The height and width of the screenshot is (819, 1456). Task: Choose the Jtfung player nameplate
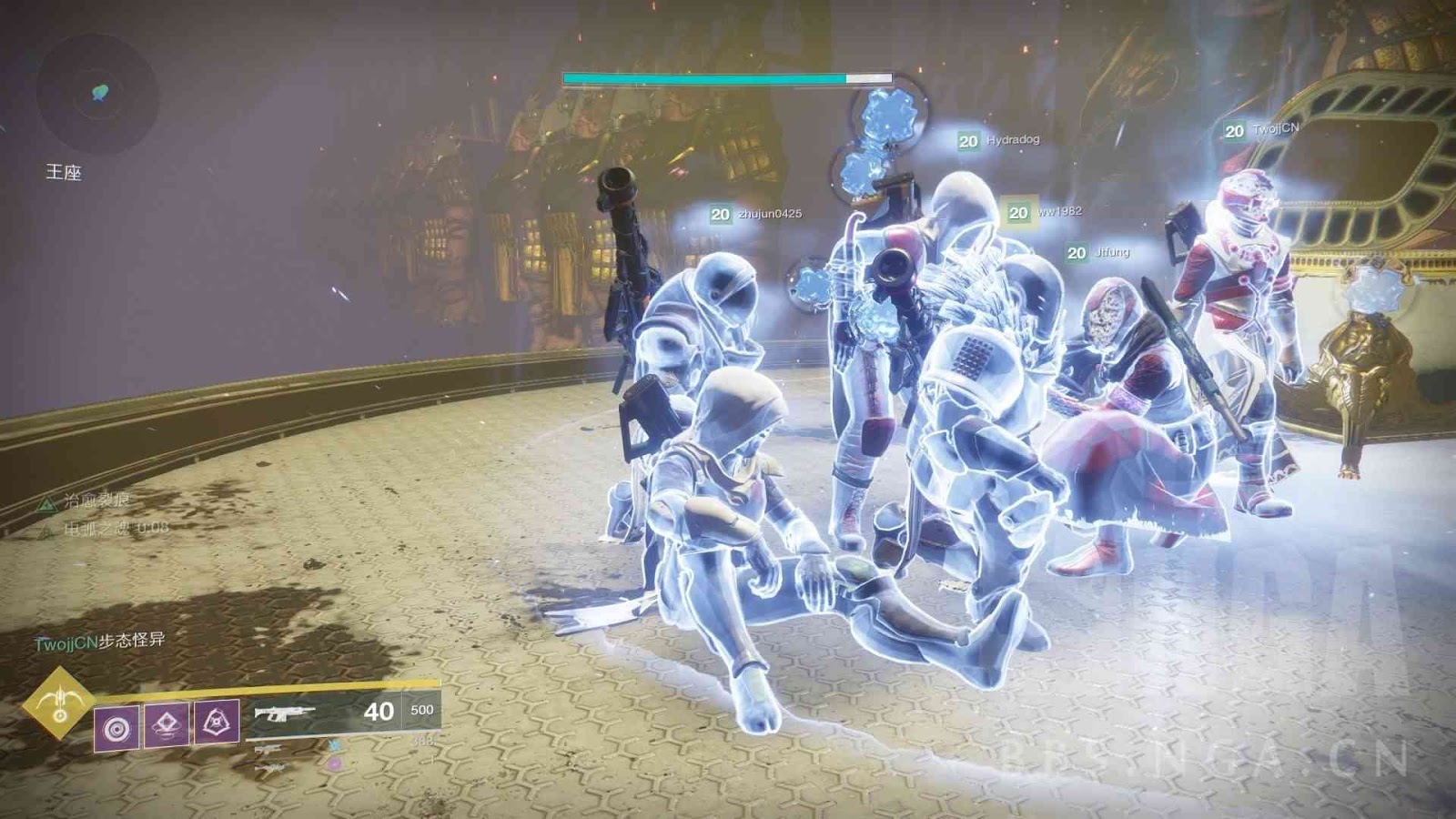coord(1098,252)
